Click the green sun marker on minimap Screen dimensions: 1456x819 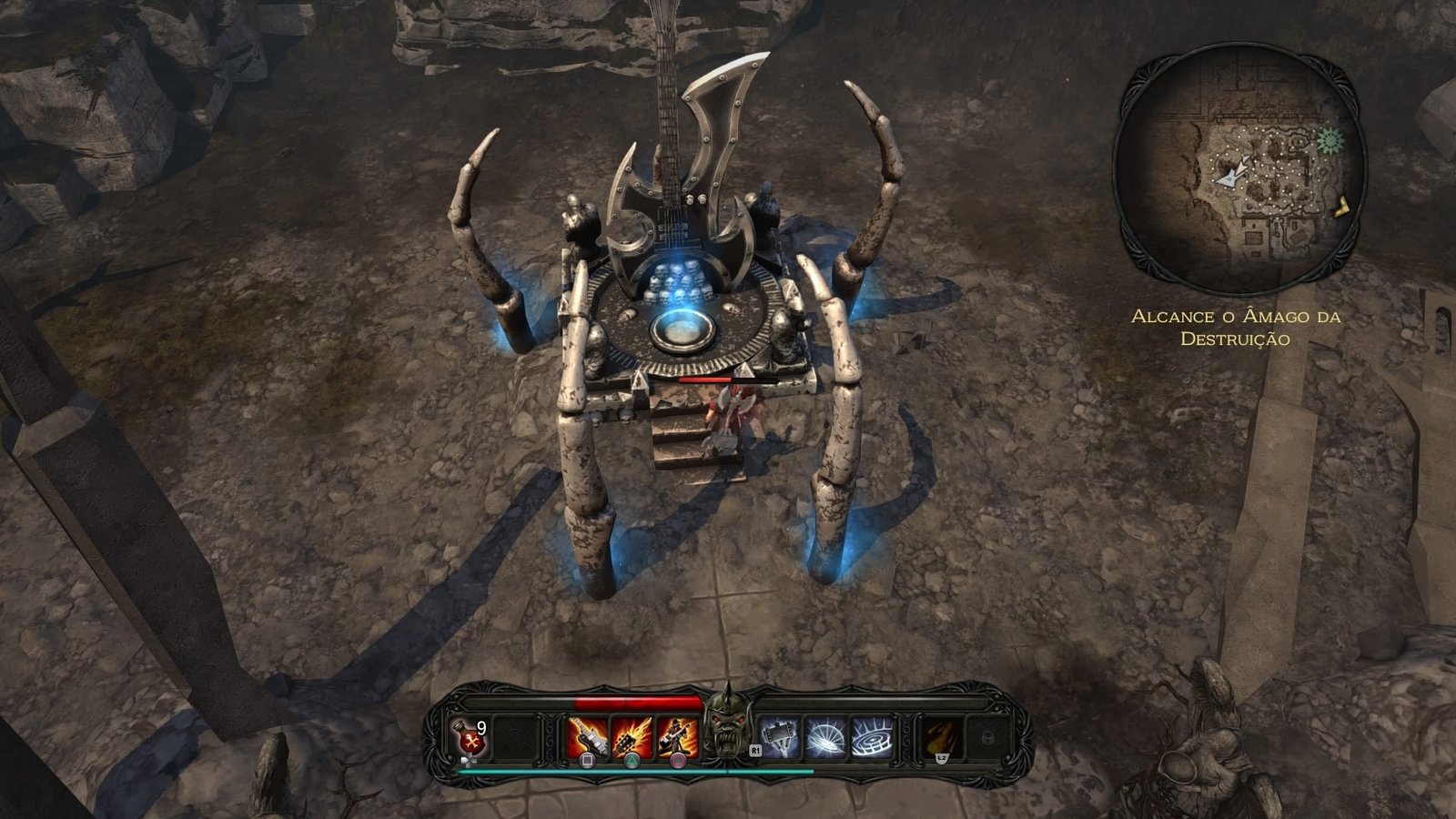[x=1330, y=141]
